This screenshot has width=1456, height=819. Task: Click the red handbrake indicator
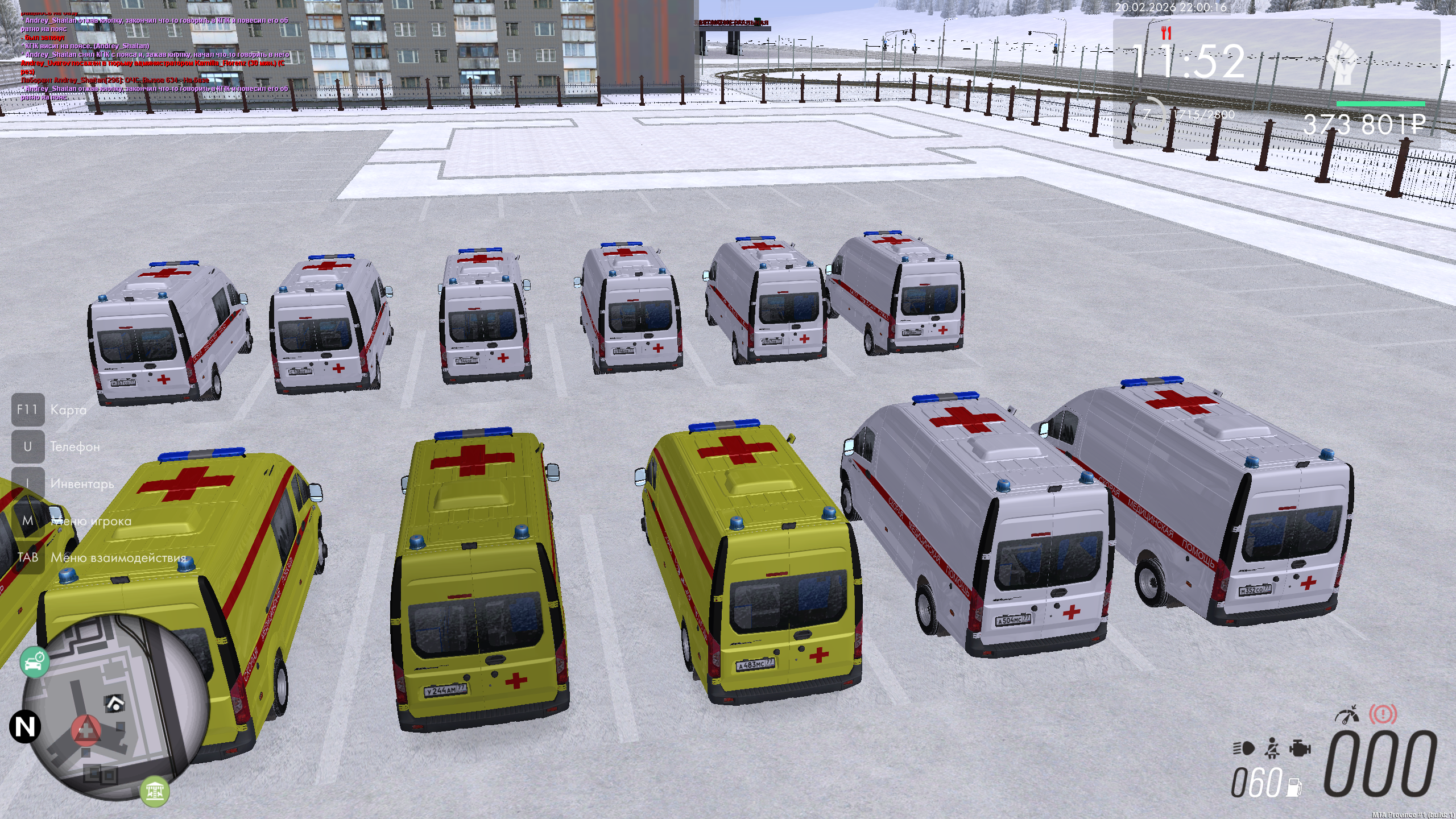tap(1383, 714)
